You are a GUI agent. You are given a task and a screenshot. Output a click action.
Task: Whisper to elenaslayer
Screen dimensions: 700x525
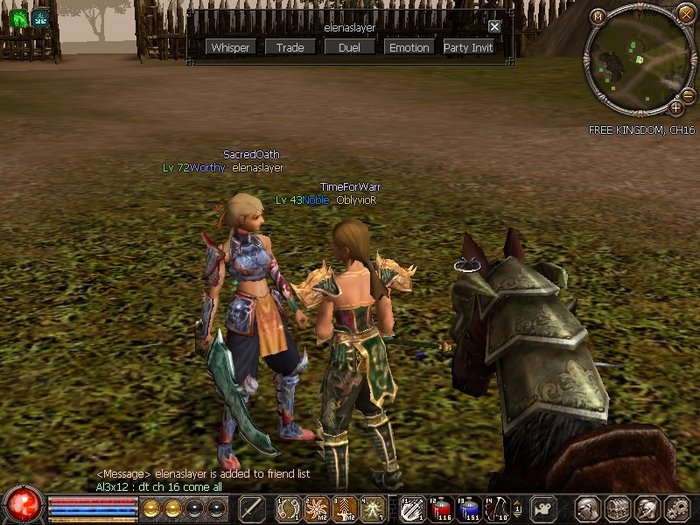pos(230,47)
